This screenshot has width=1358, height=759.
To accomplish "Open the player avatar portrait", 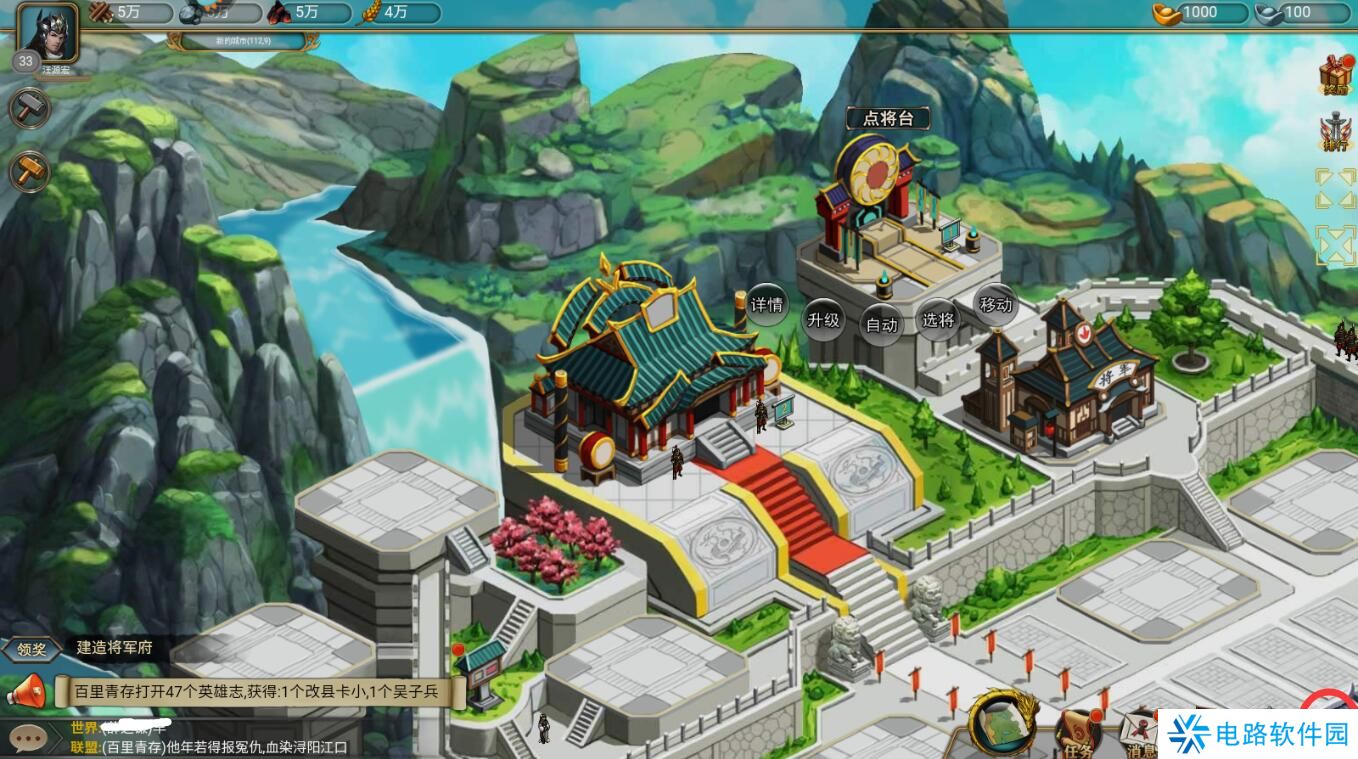I will tap(47, 32).
